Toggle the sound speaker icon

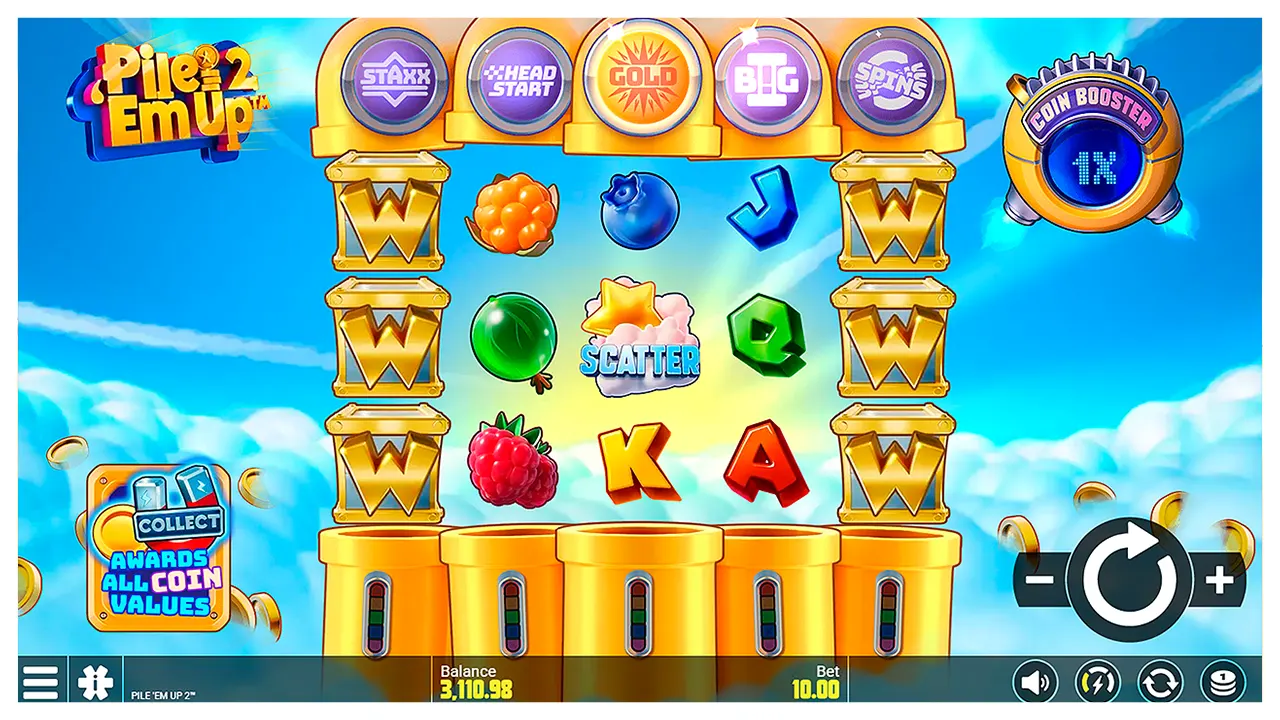(x=1034, y=683)
